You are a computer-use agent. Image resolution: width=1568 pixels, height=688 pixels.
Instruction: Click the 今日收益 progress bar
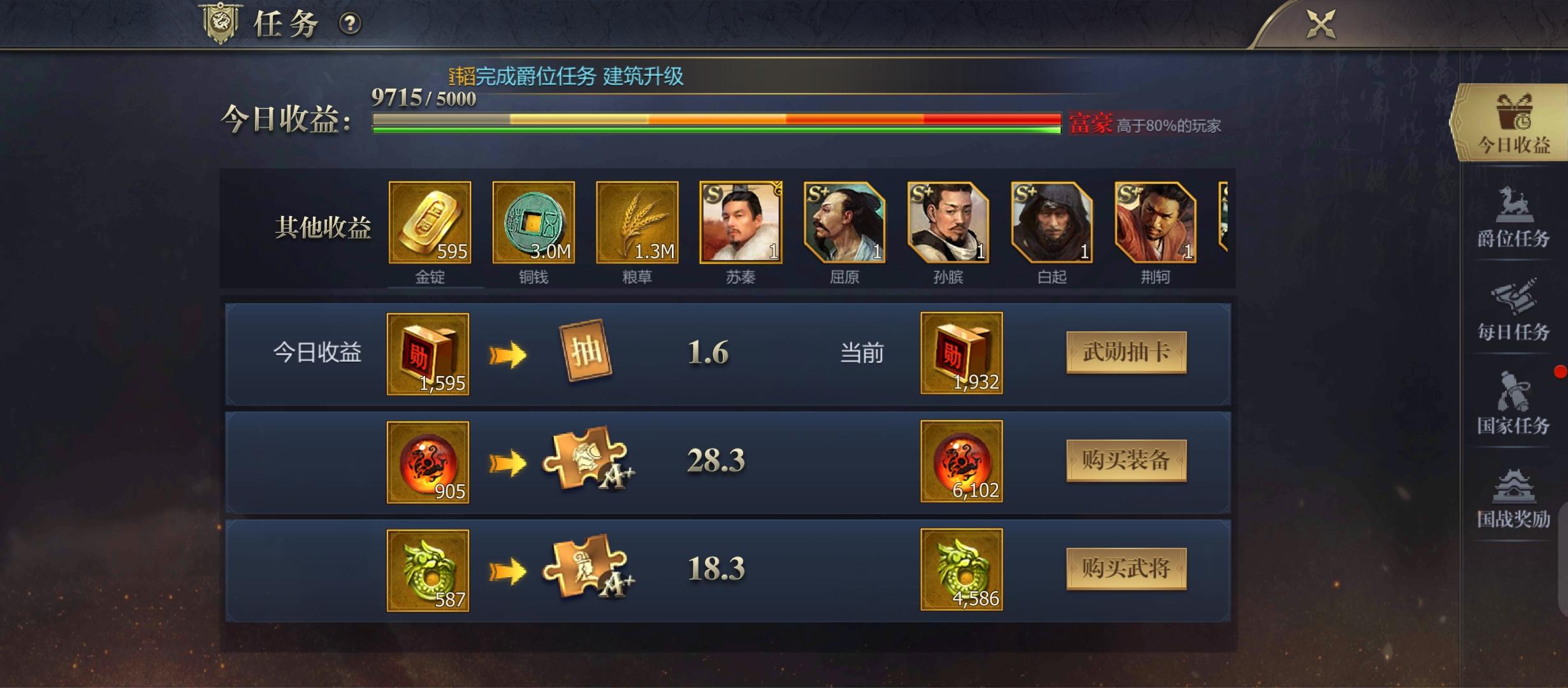pos(714,121)
